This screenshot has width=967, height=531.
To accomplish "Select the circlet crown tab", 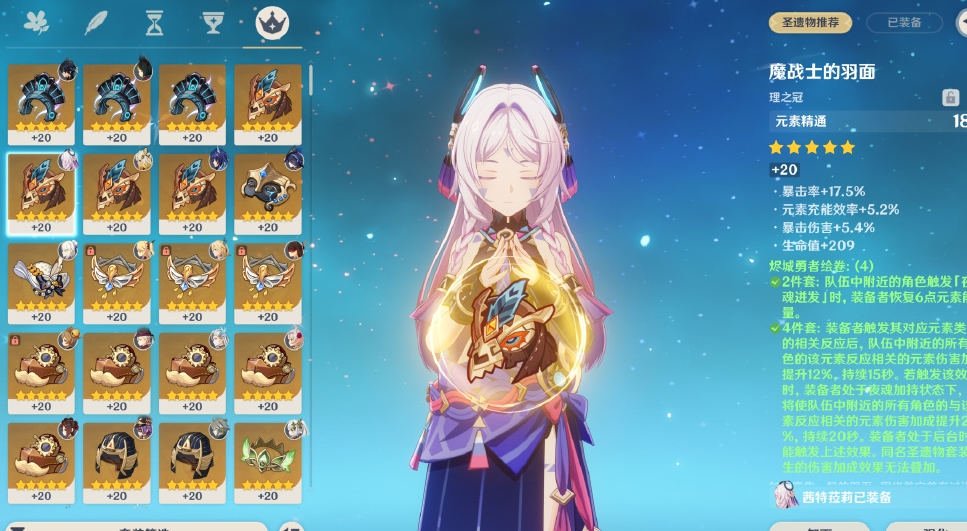I will (x=272, y=22).
